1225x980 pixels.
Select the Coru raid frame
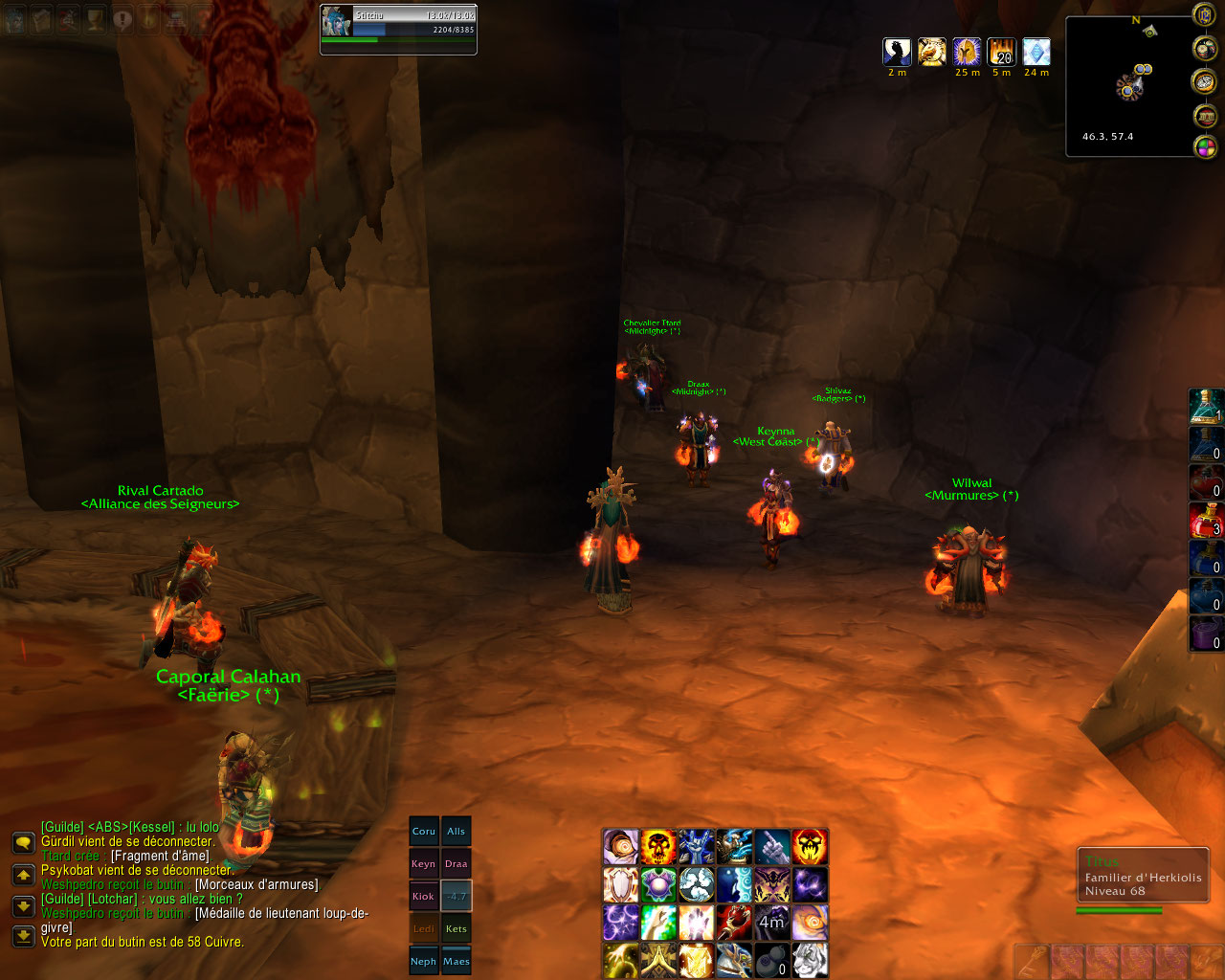(424, 832)
